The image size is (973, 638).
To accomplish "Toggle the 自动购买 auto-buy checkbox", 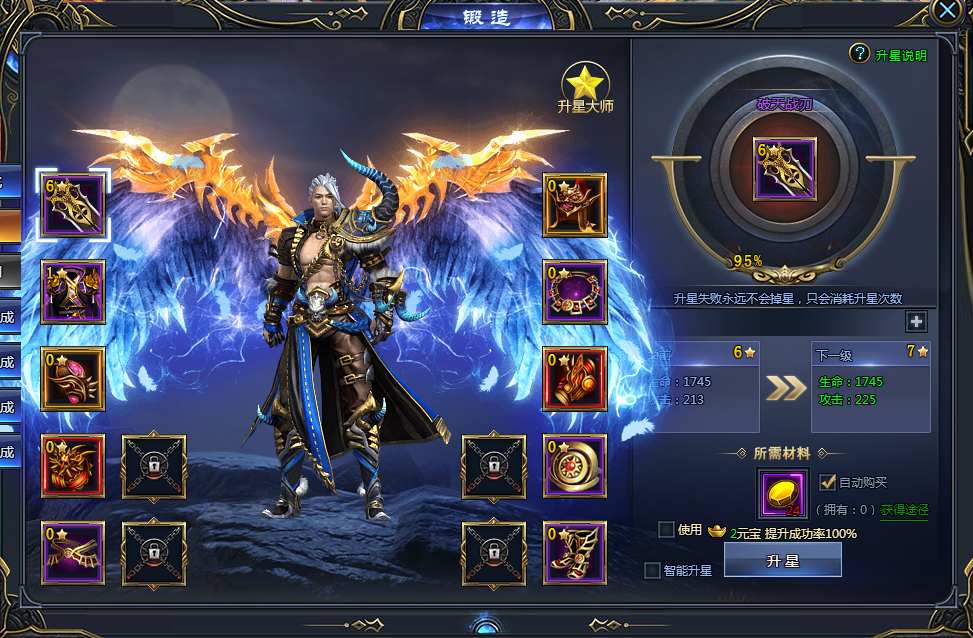I will (827, 482).
